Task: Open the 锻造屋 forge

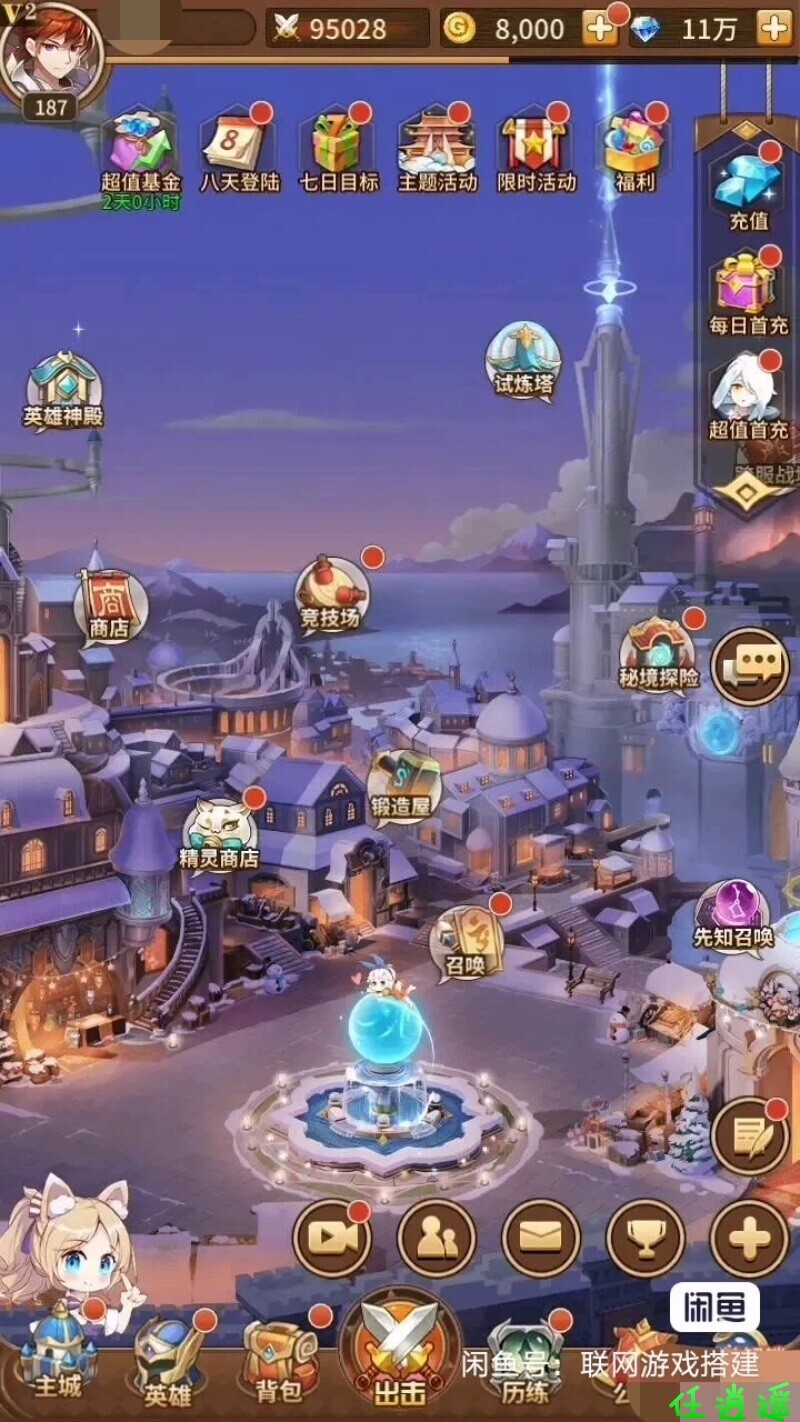Action: (403, 786)
